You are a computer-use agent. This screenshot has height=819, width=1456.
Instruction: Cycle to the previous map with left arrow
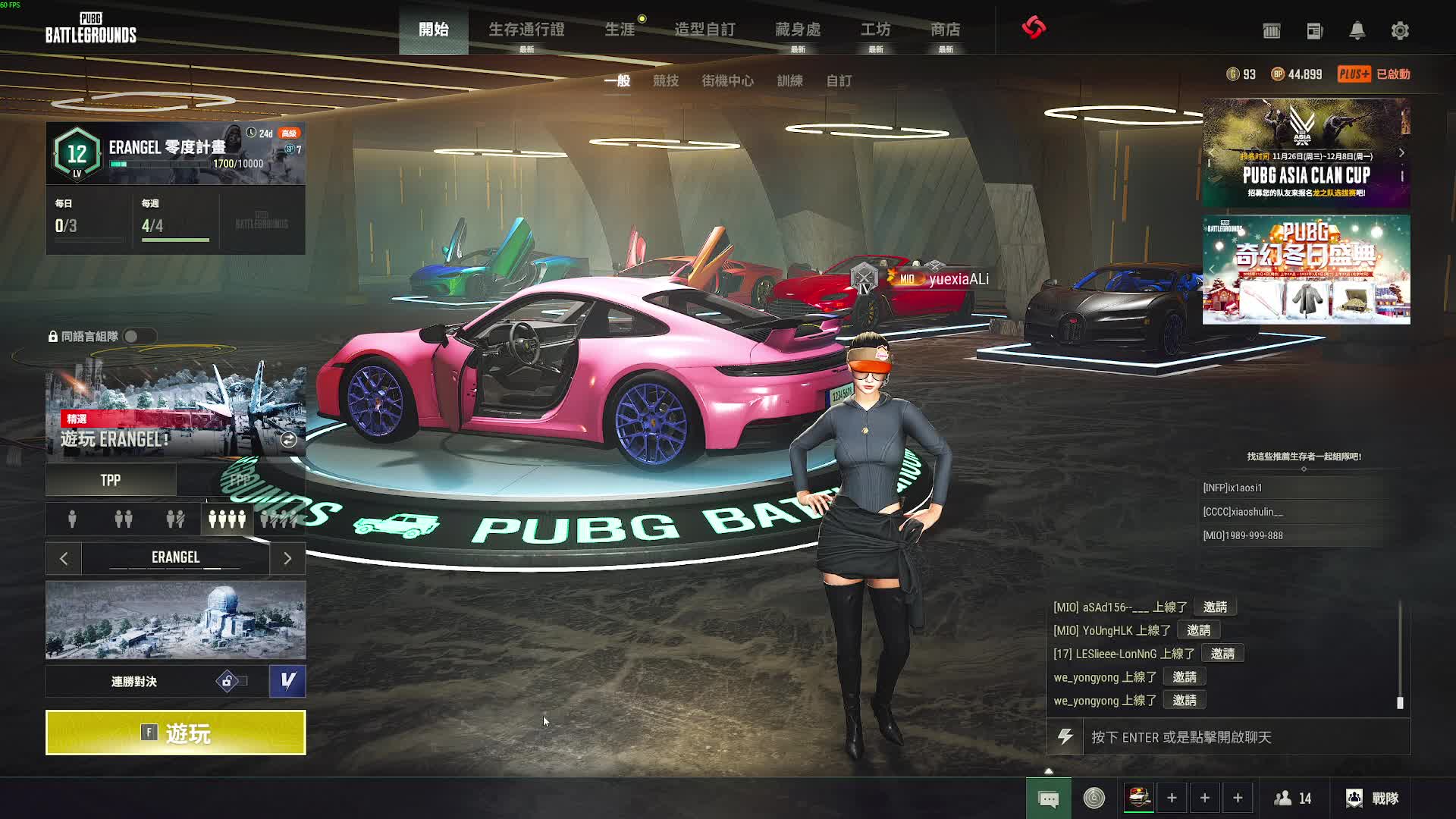[64, 559]
